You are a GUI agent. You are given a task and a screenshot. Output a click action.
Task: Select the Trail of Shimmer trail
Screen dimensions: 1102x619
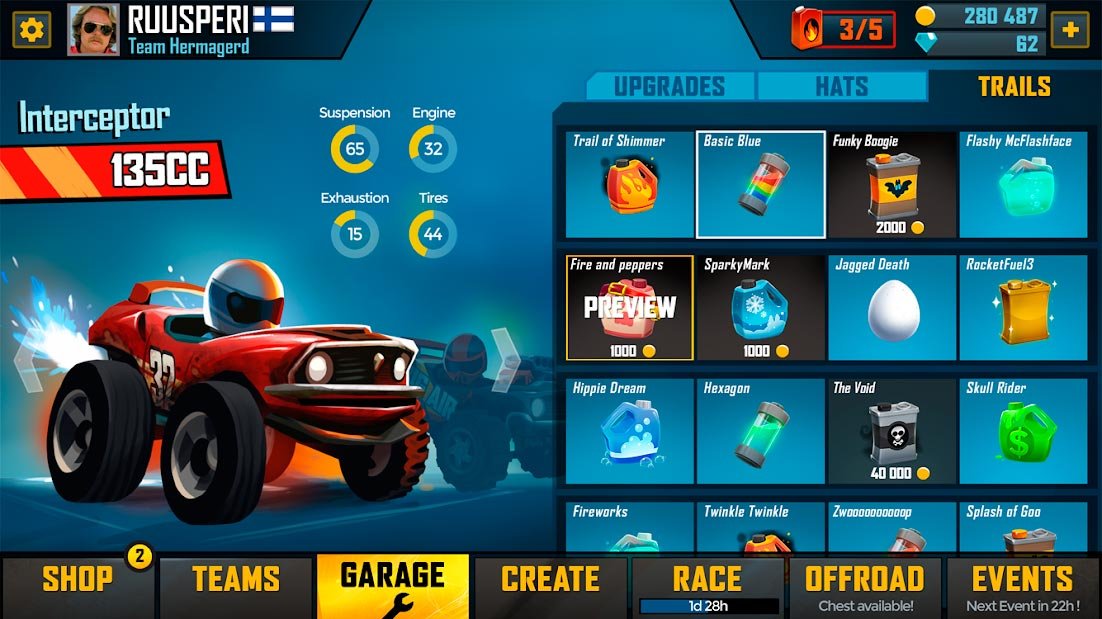(x=630, y=185)
